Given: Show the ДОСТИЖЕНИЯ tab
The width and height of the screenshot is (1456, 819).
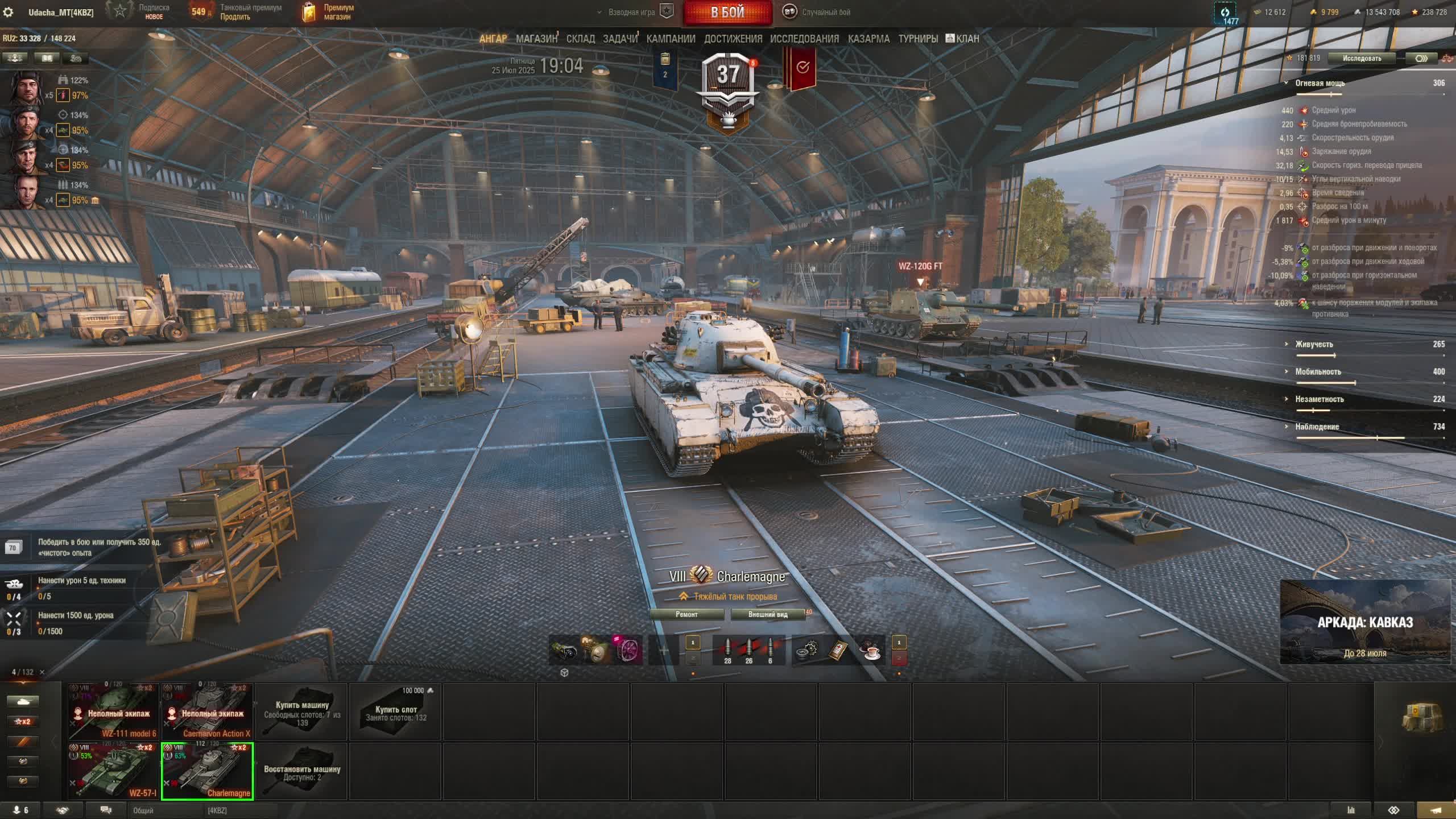Looking at the screenshot, I should coord(733,39).
